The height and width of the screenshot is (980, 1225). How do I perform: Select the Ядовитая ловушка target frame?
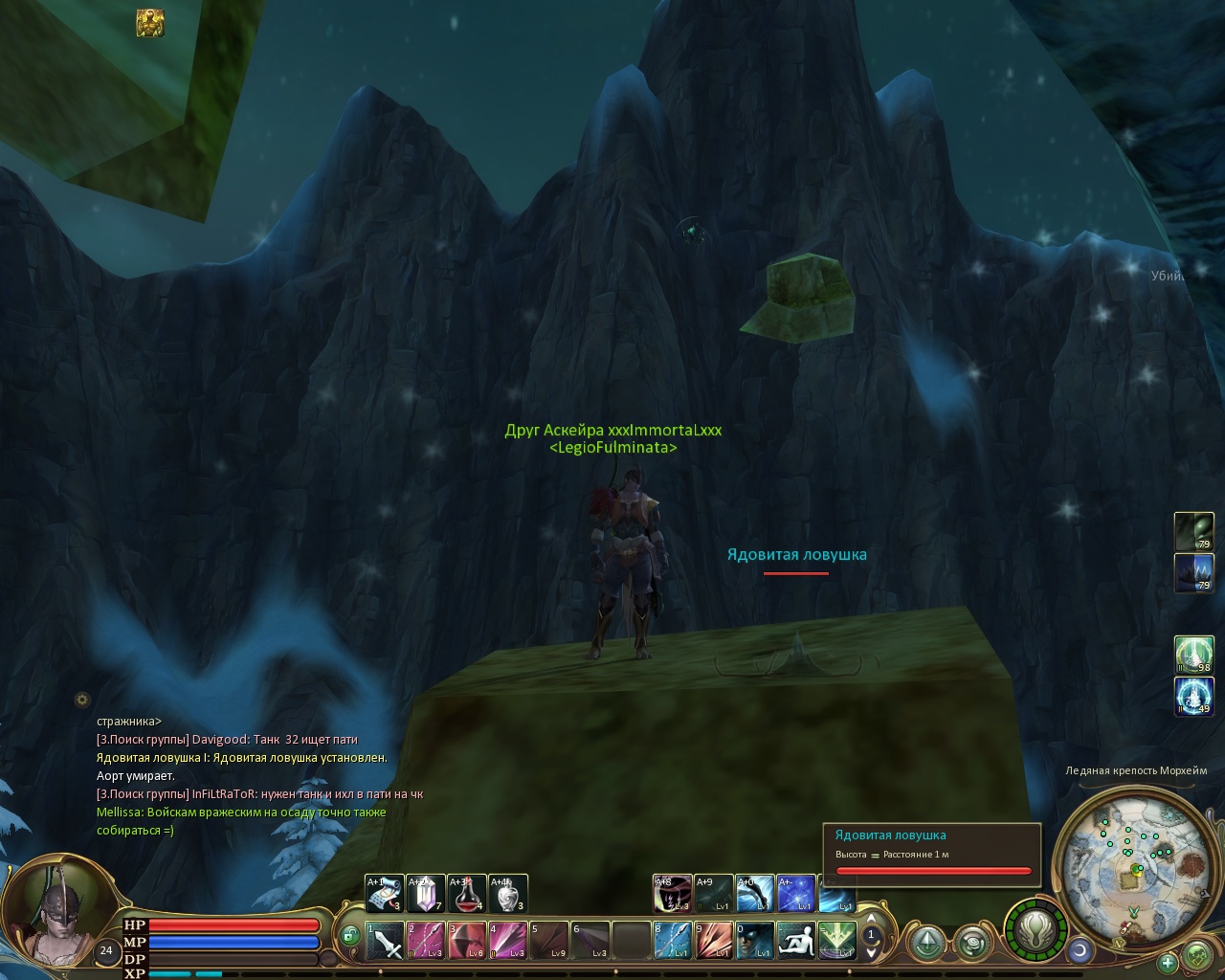[931, 851]
